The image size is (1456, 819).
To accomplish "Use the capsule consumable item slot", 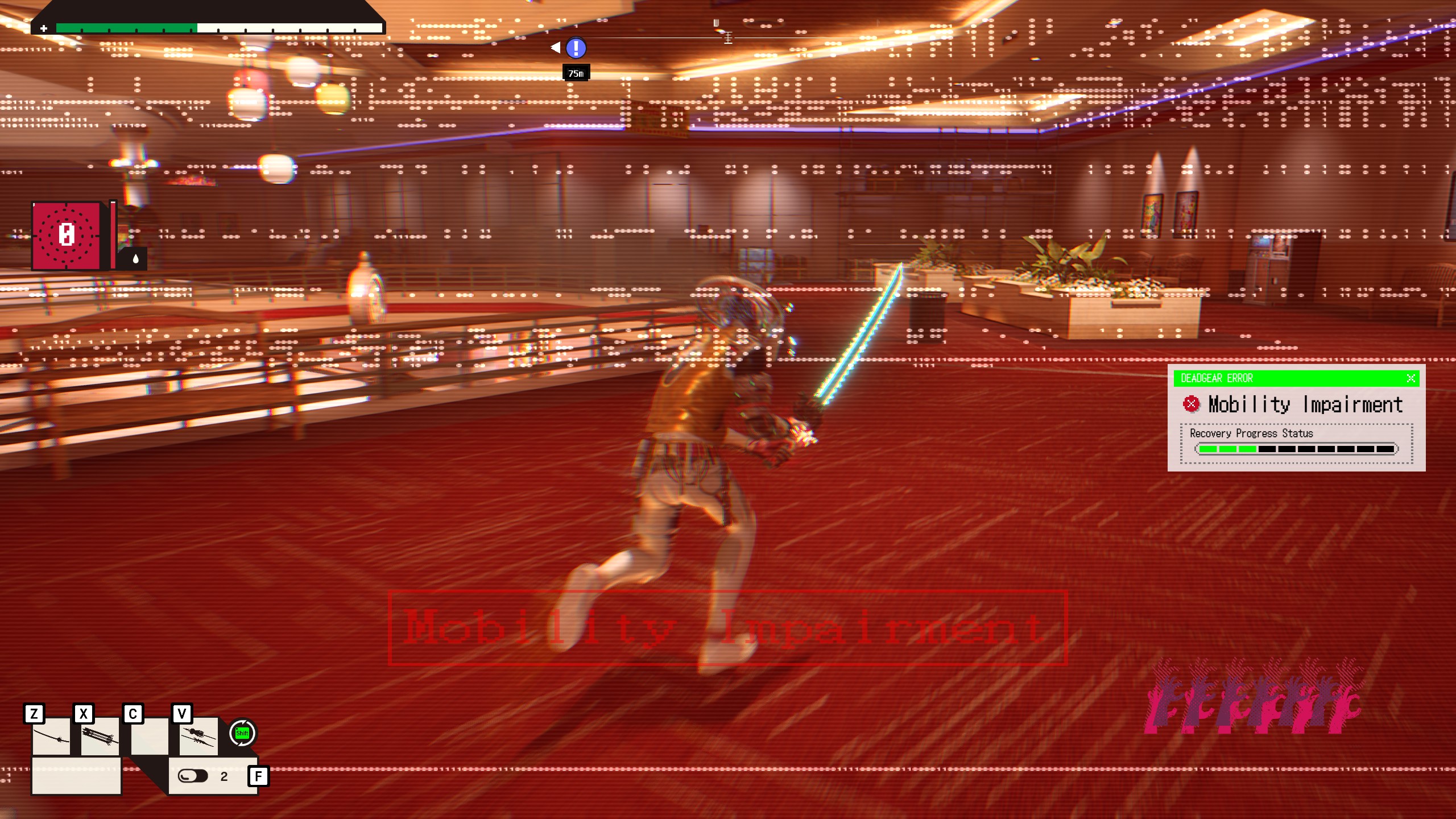I will click(x=193, y=776).
